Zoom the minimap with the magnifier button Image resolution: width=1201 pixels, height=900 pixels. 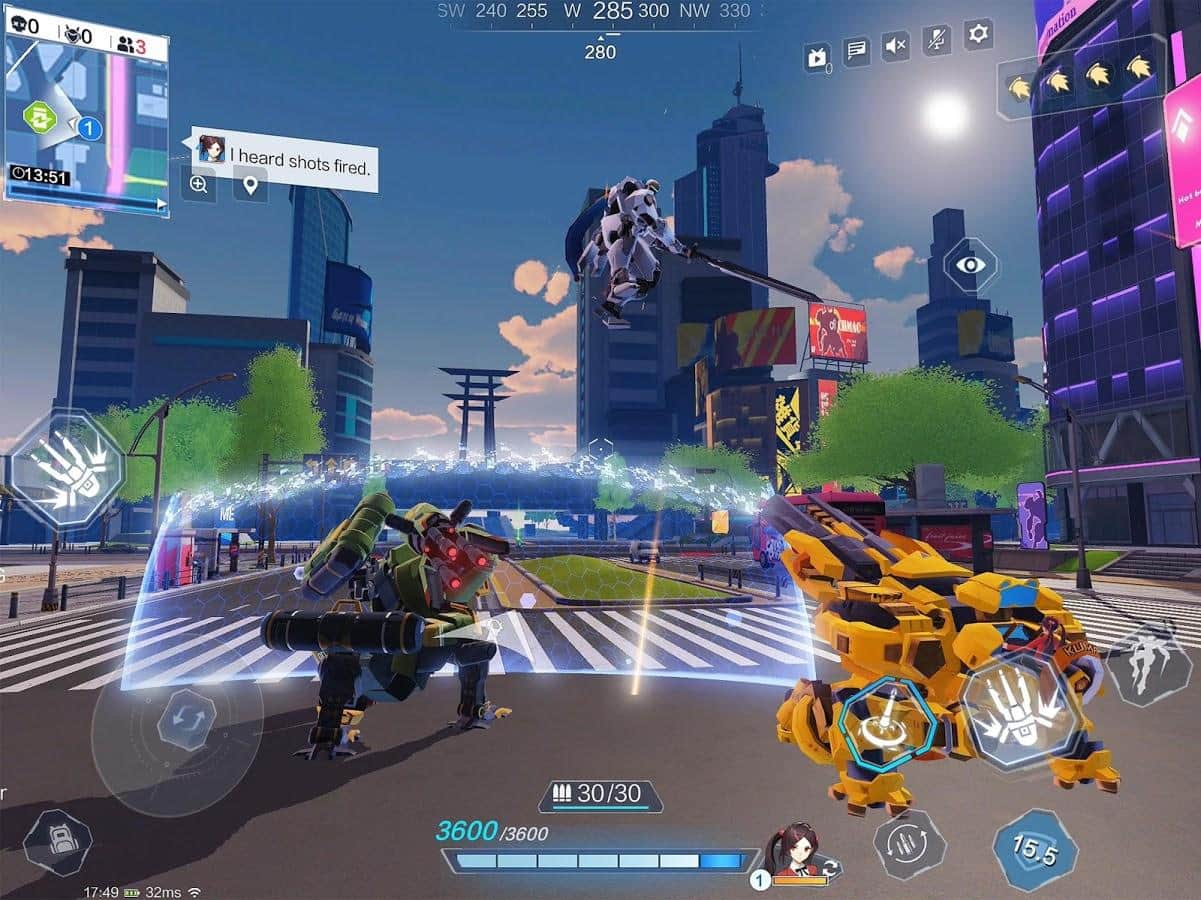coord(199,184)
